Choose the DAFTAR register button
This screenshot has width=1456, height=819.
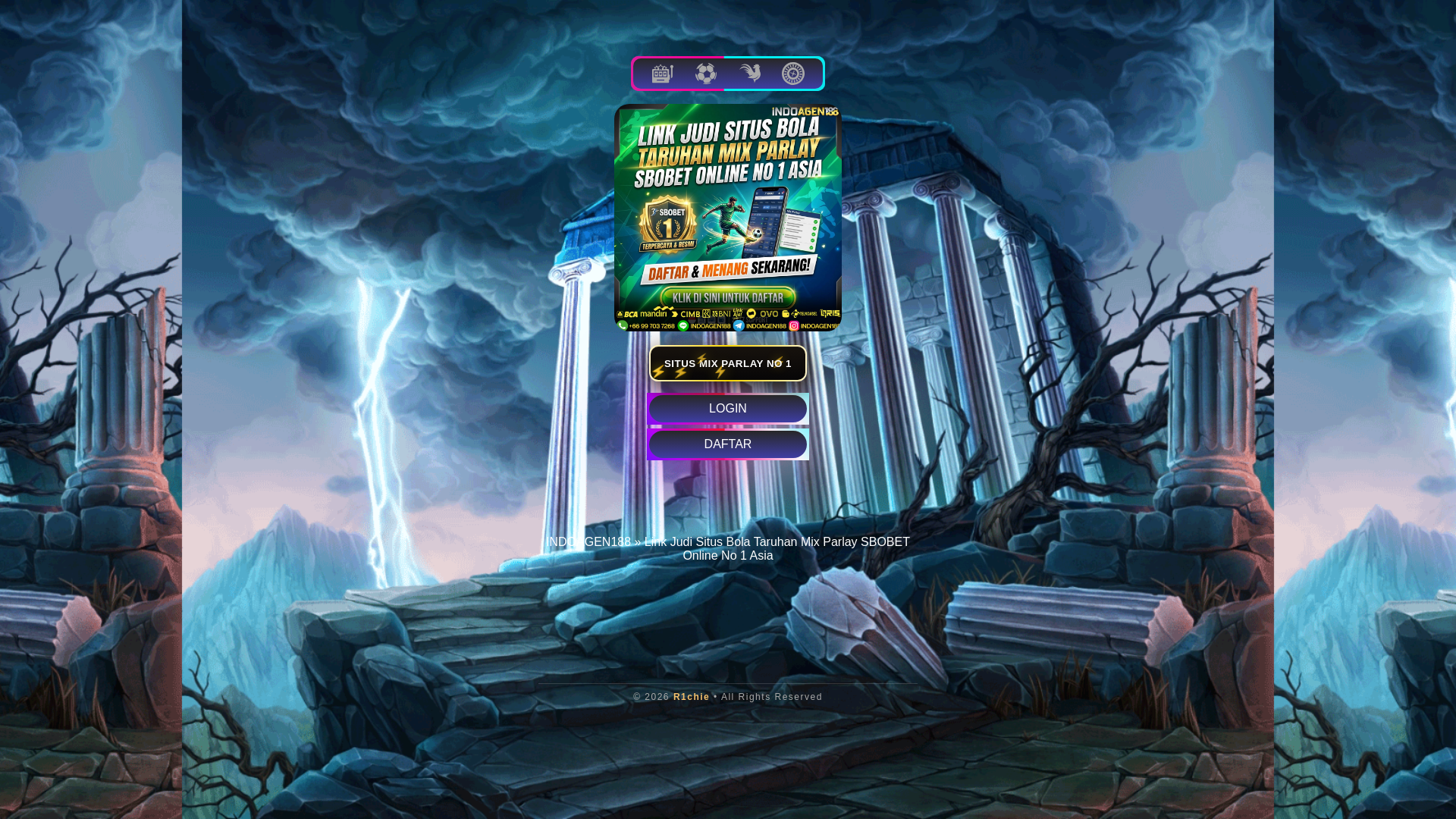(x=728, y=444)
